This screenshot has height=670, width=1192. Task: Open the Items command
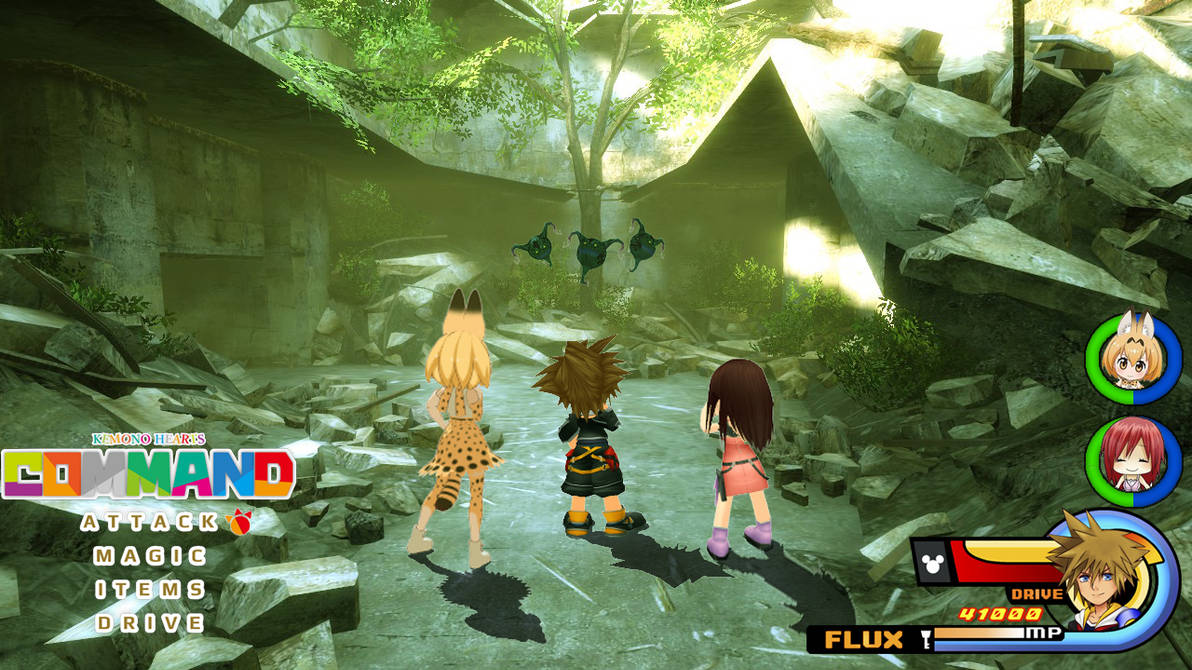[x=149, y=590]
